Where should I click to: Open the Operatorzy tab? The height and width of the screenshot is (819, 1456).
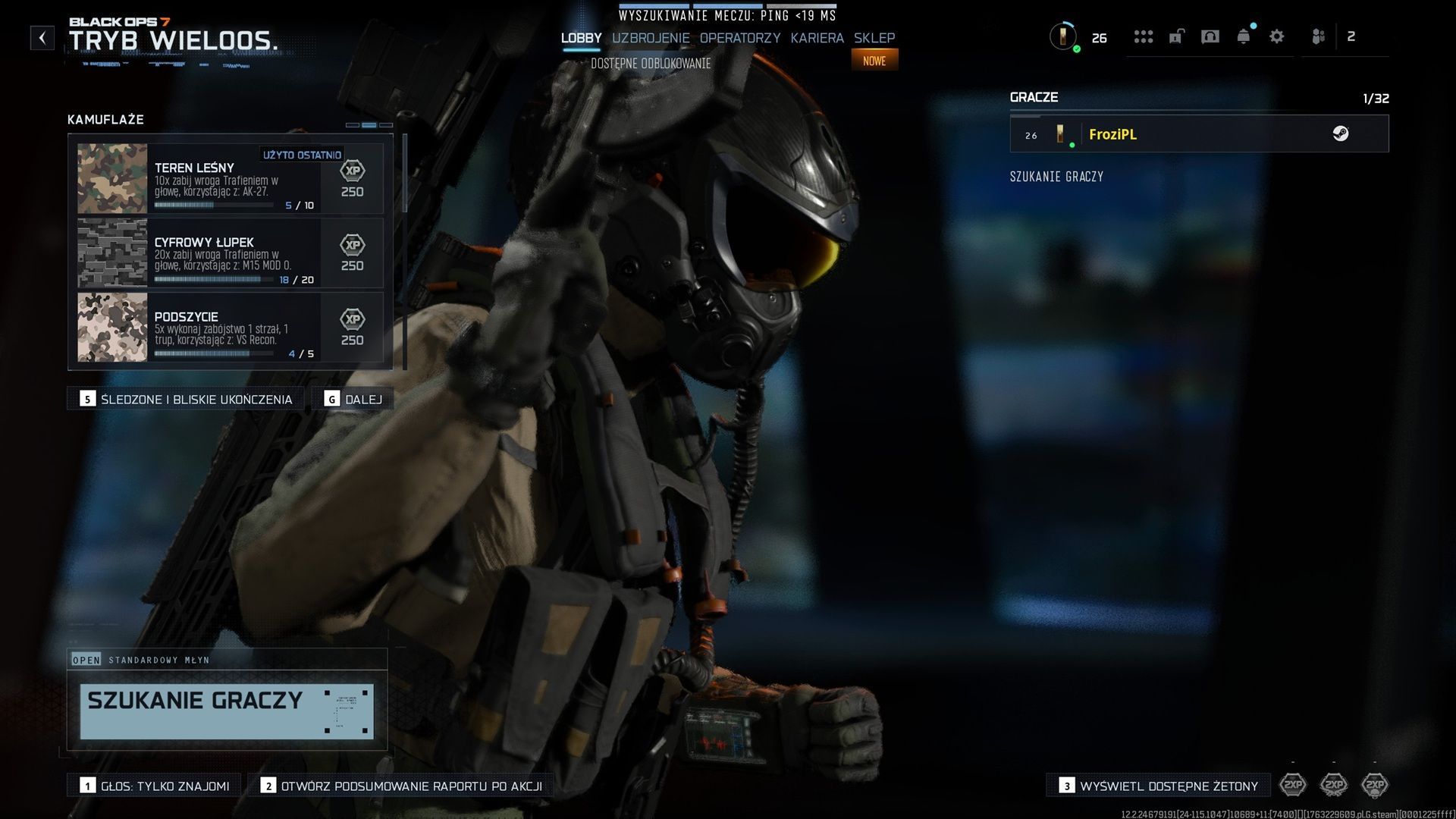739,38
